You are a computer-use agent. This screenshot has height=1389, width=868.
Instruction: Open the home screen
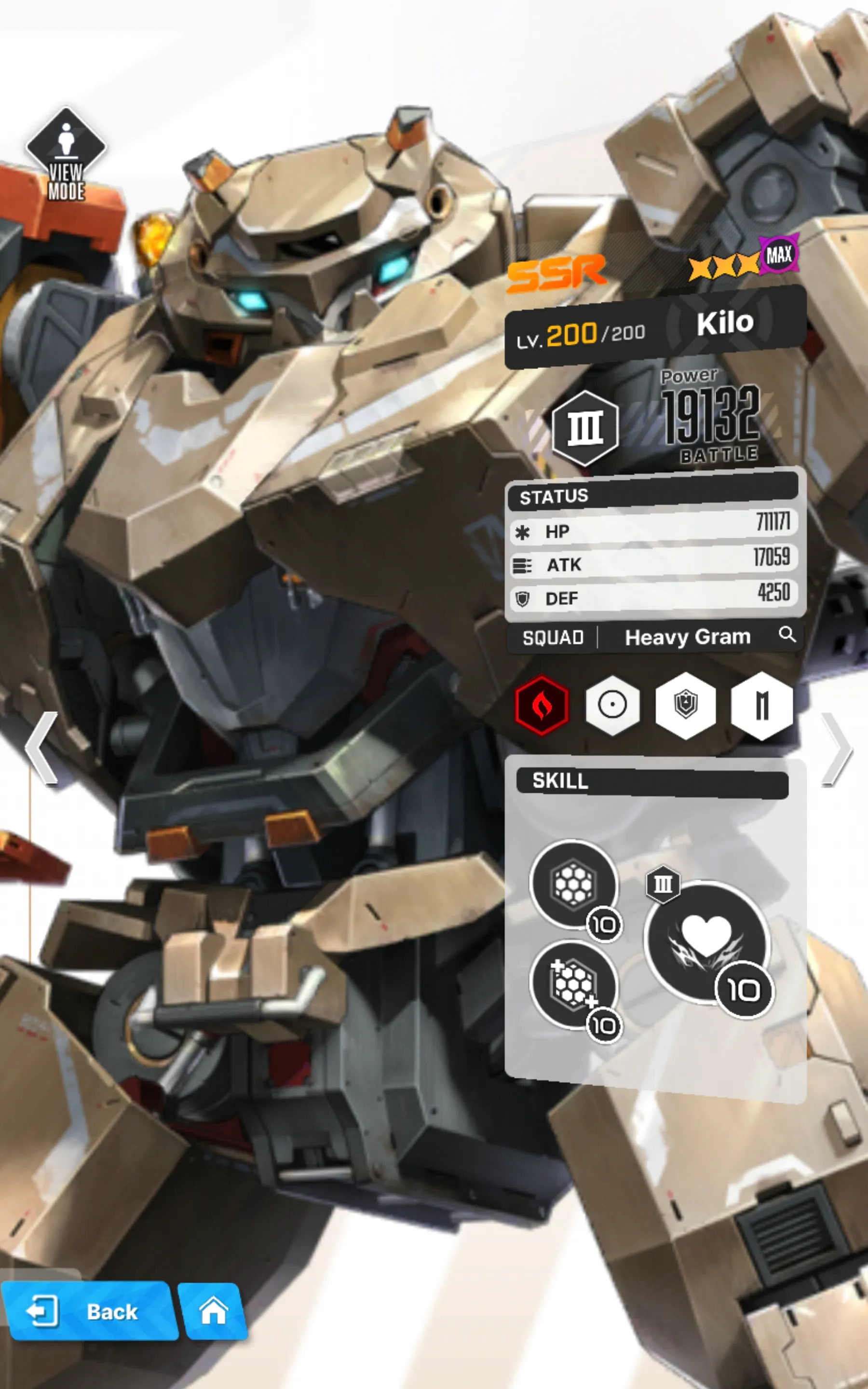(212, 1311)
